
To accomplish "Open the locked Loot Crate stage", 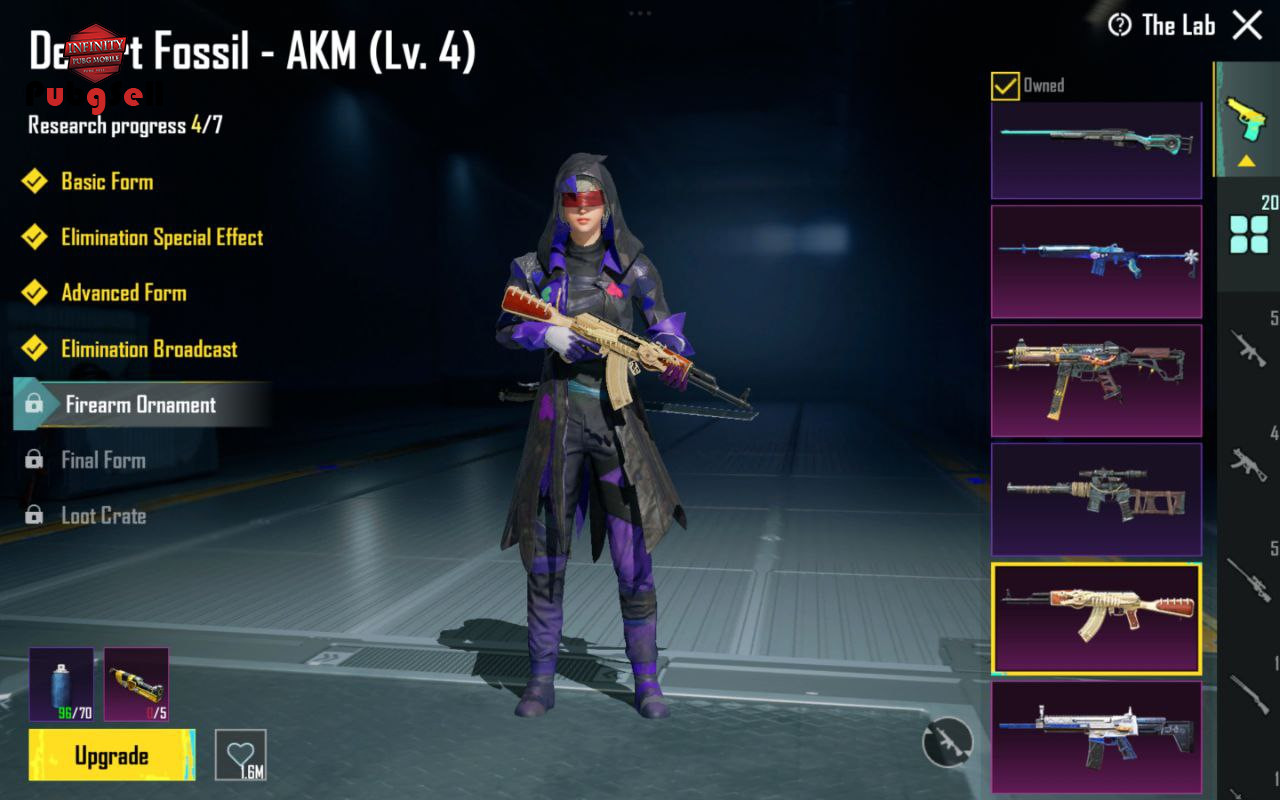I will pos(103,516).
